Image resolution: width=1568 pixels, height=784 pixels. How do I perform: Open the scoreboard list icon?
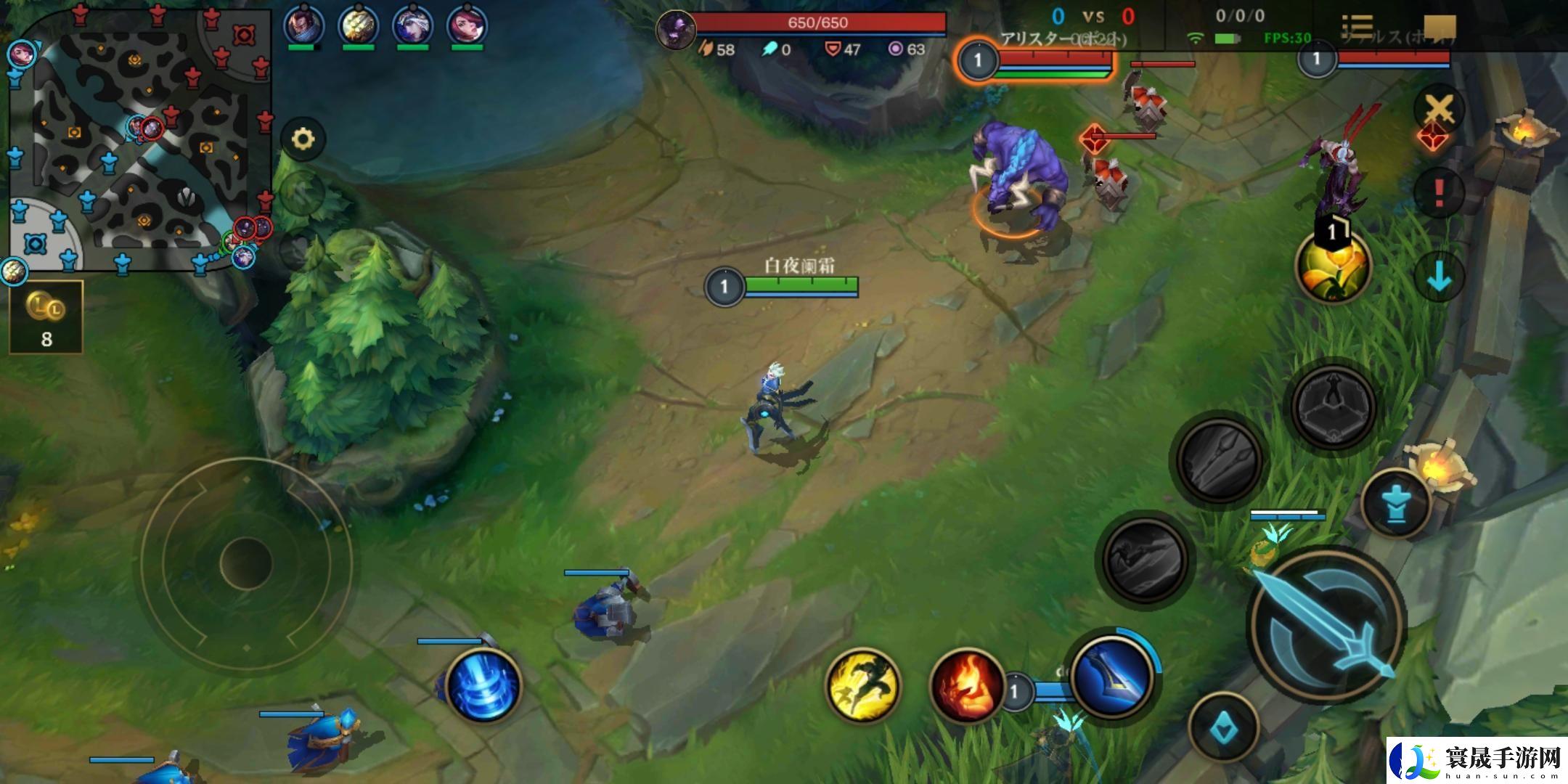click(x=1357, y=27)
